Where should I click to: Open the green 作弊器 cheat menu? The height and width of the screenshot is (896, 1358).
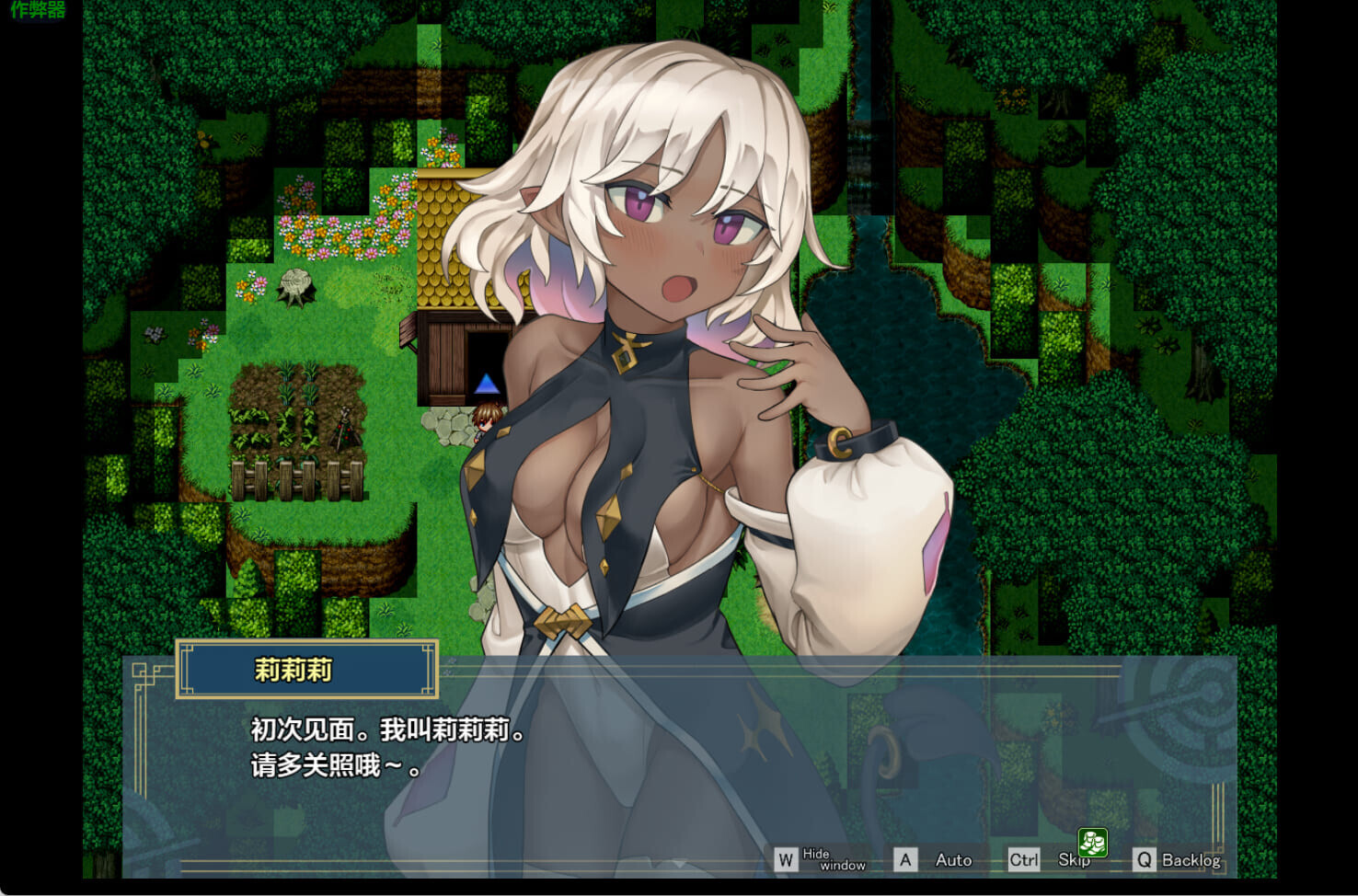point(38,10)
